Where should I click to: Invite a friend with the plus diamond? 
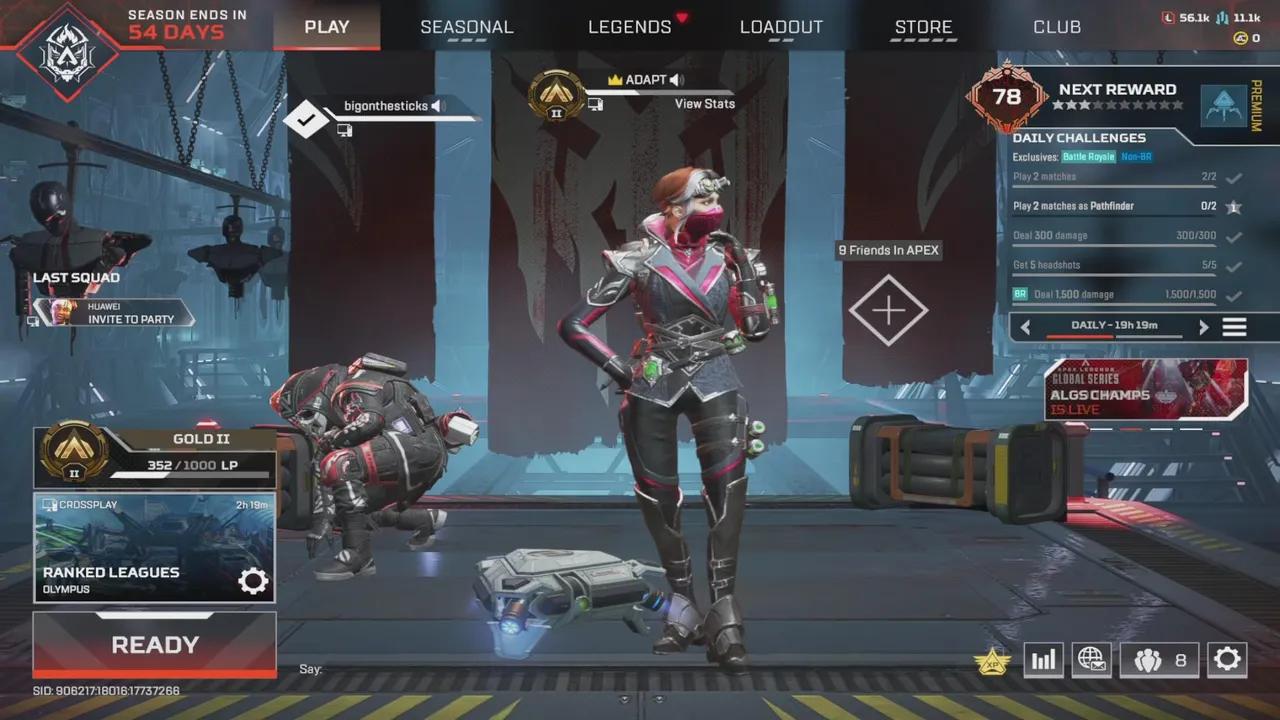point(888,310)
